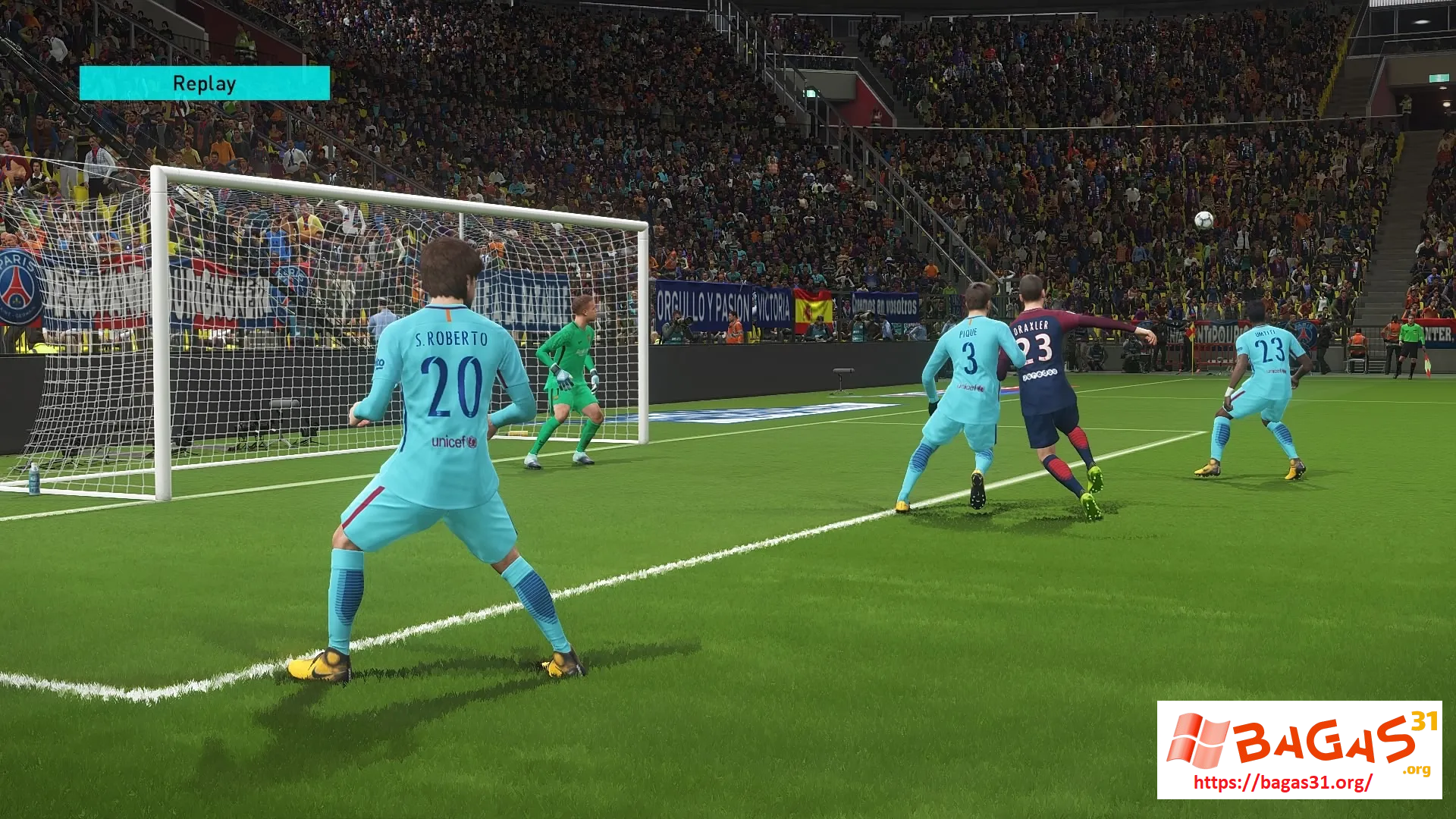
Task: Click the Spanish flag hanging in the stands
Action: 813,308
